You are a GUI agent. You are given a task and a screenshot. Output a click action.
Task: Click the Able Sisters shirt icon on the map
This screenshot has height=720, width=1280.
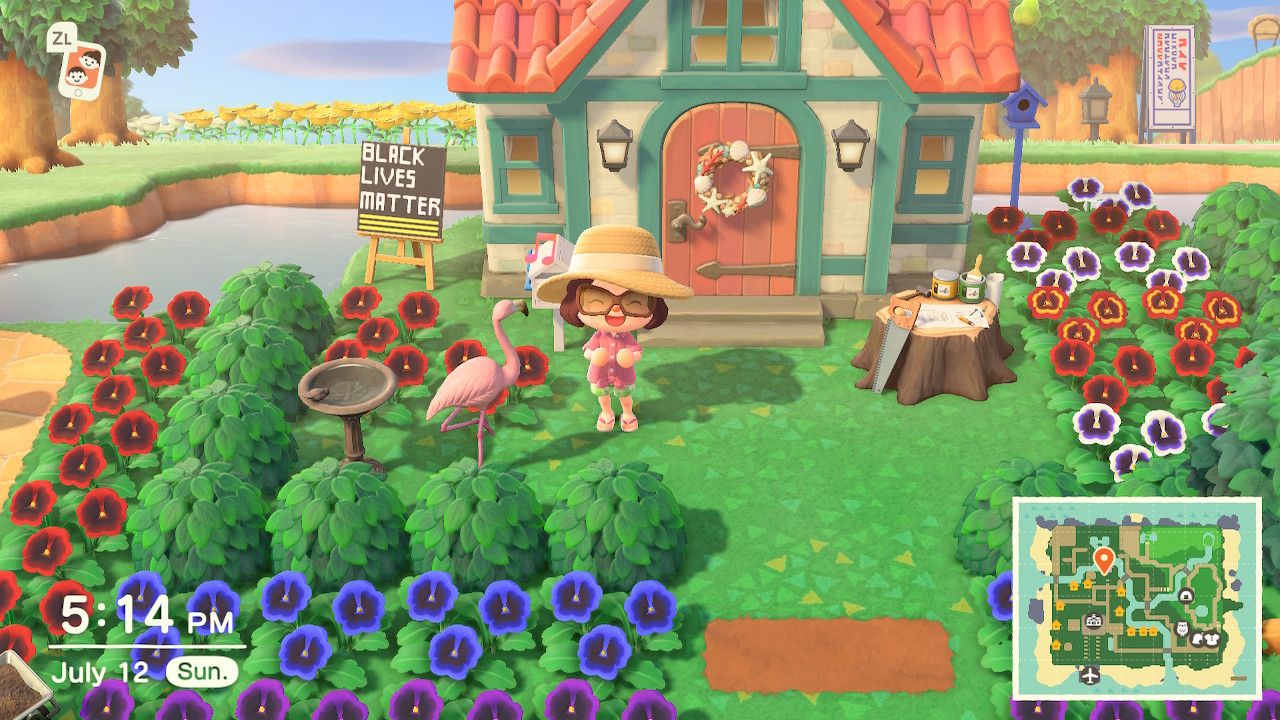(1211, 640)
